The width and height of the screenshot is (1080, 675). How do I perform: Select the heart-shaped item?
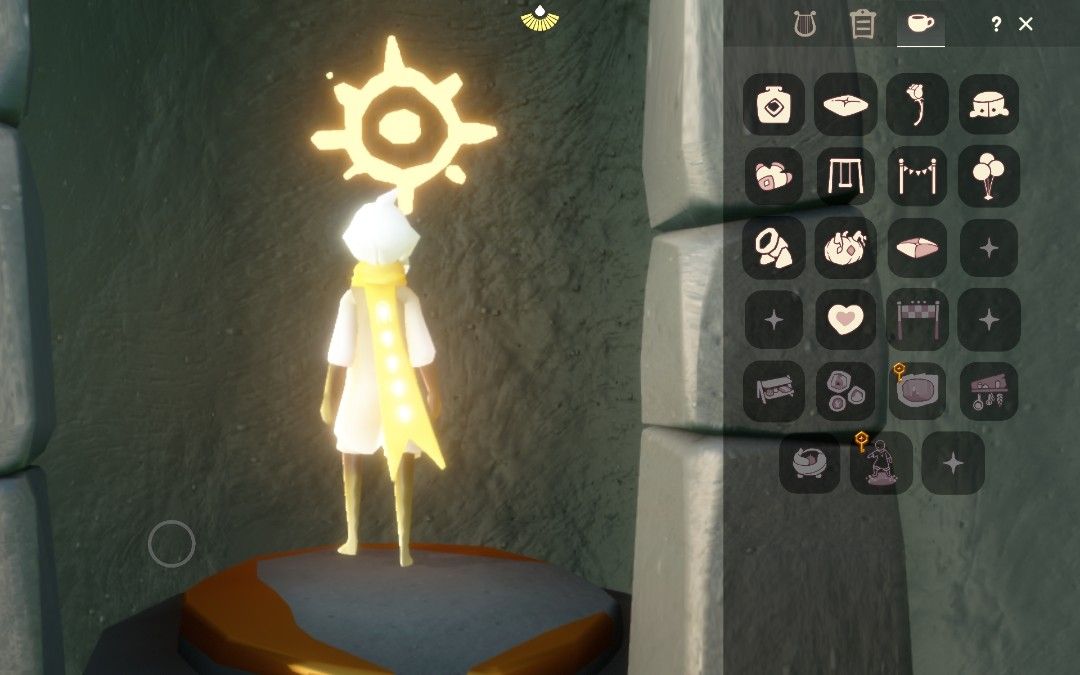(x=846, y=319)
